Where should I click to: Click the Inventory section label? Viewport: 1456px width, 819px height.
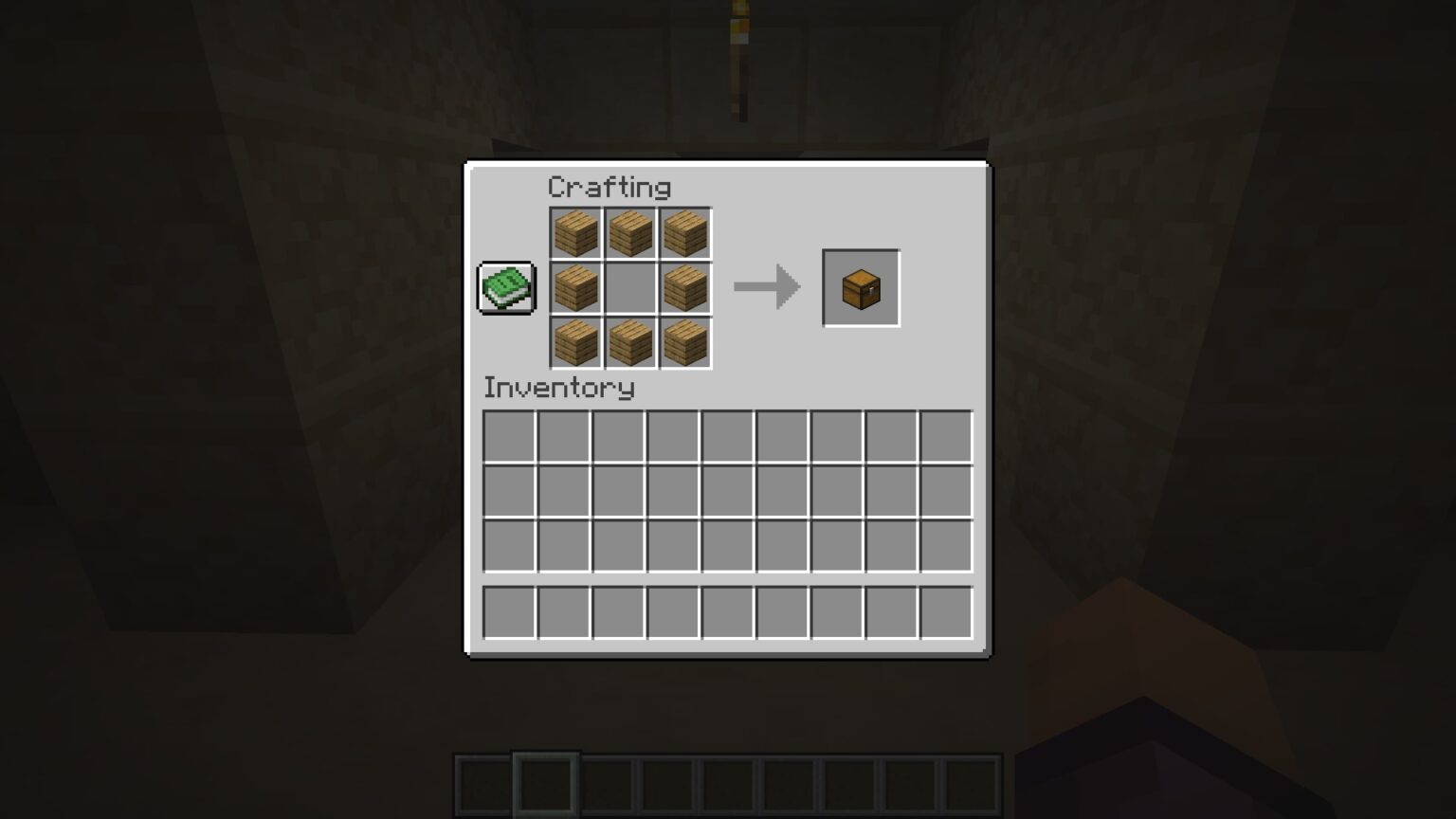(x=559, y=388)
